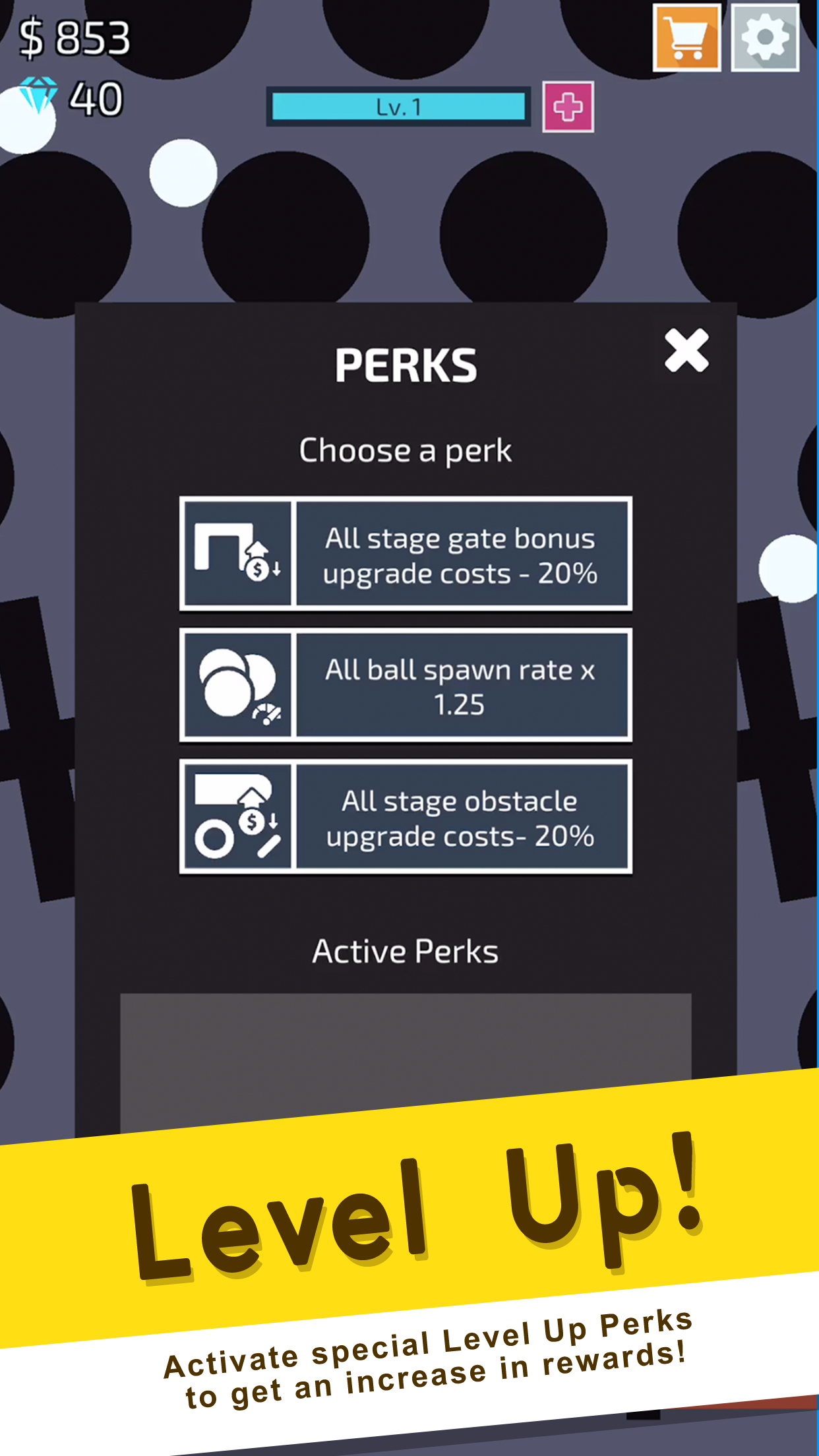Viewport: 819px width, 1456px height.
Task: Pick the stage obstacle upgrade cost perk
Action: pyautogui.click(x=406, y=816)
